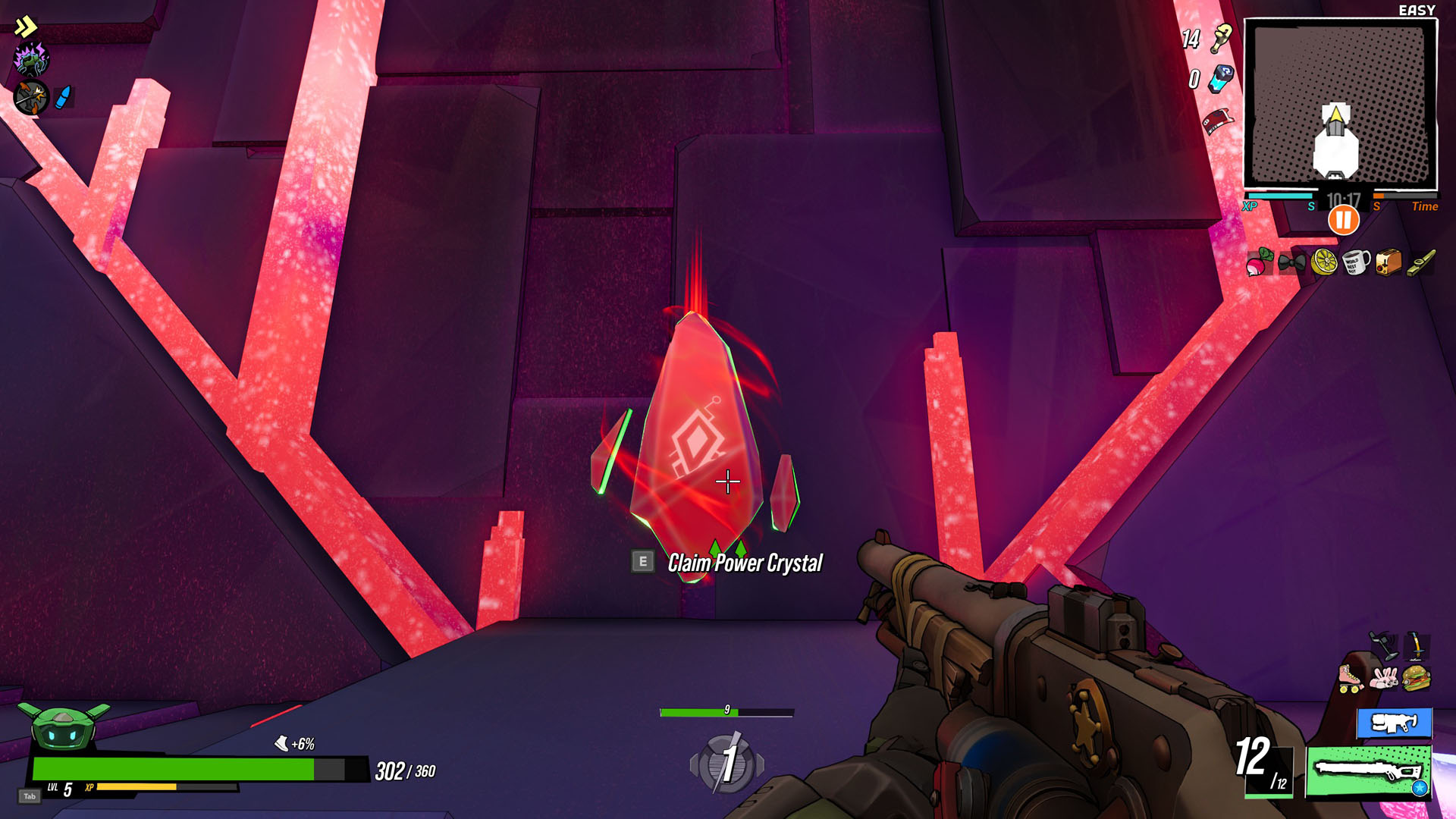The width and height of the screenshot is (1456, 819).
Task: Switch to the blue secondary weapon slot
Action: 1394,723
